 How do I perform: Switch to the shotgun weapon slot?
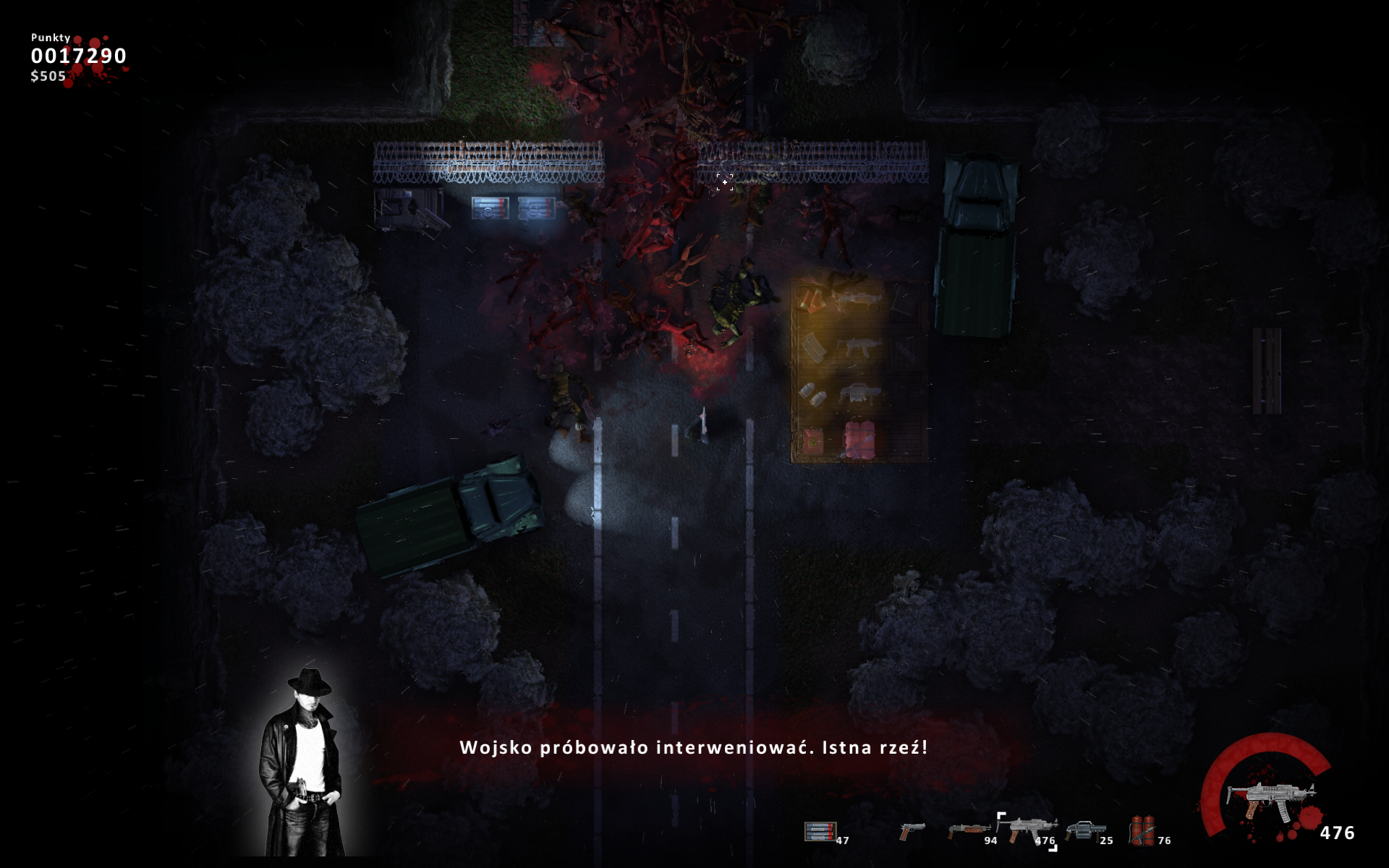click(x=968, y=830)
